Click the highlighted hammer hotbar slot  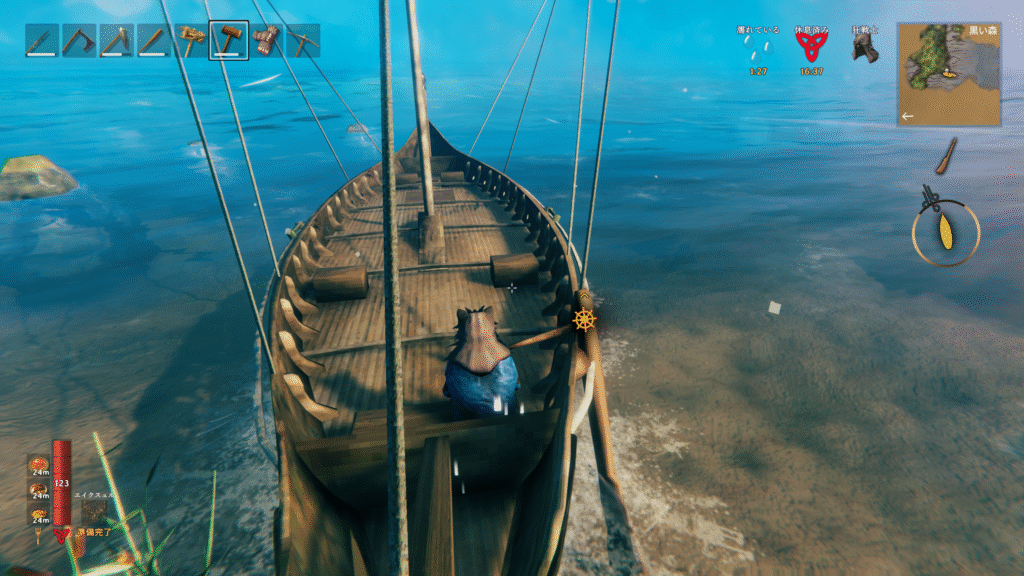click(x=229, y=41)
